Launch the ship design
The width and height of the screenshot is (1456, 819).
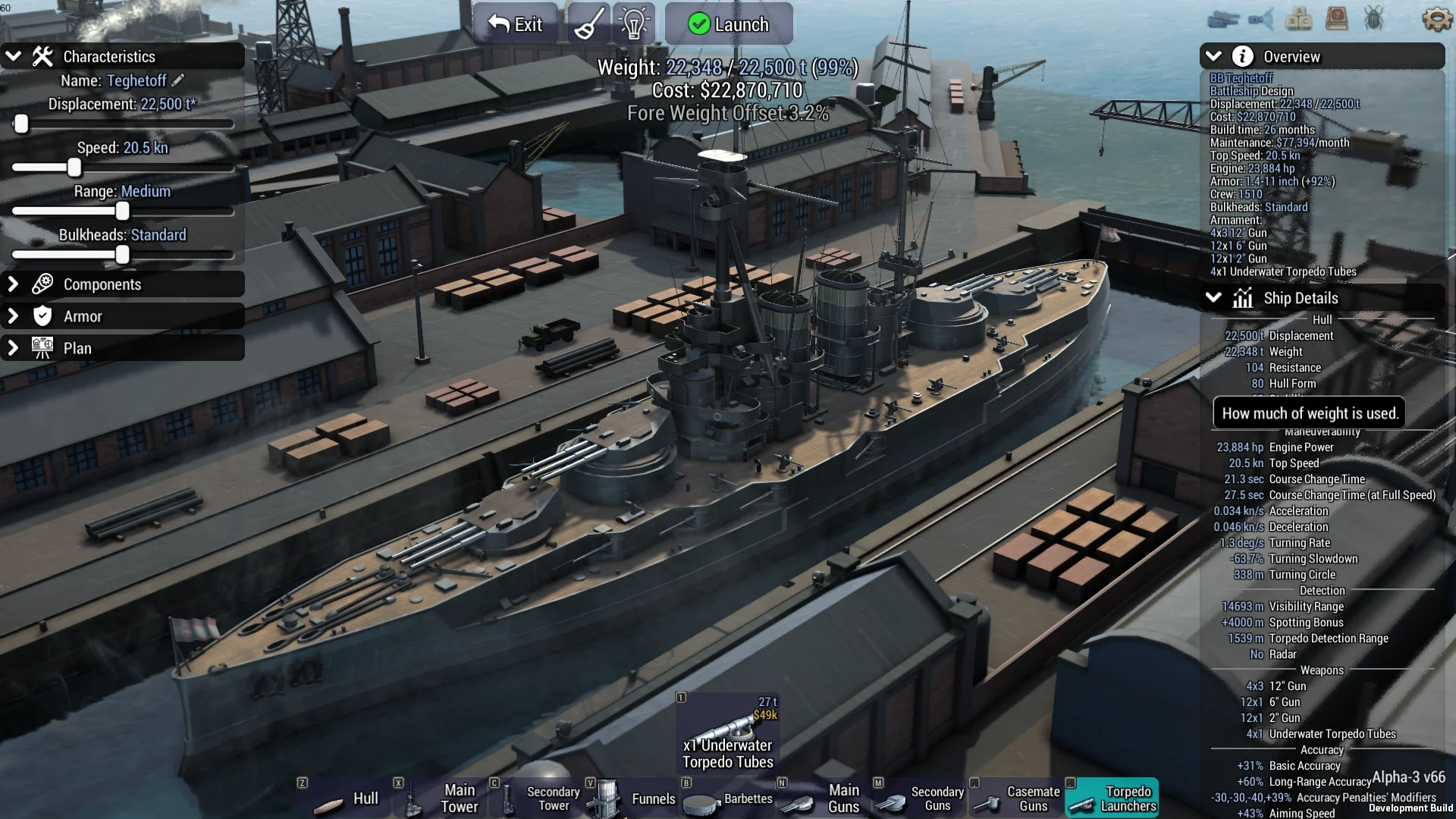click(729, 24)
